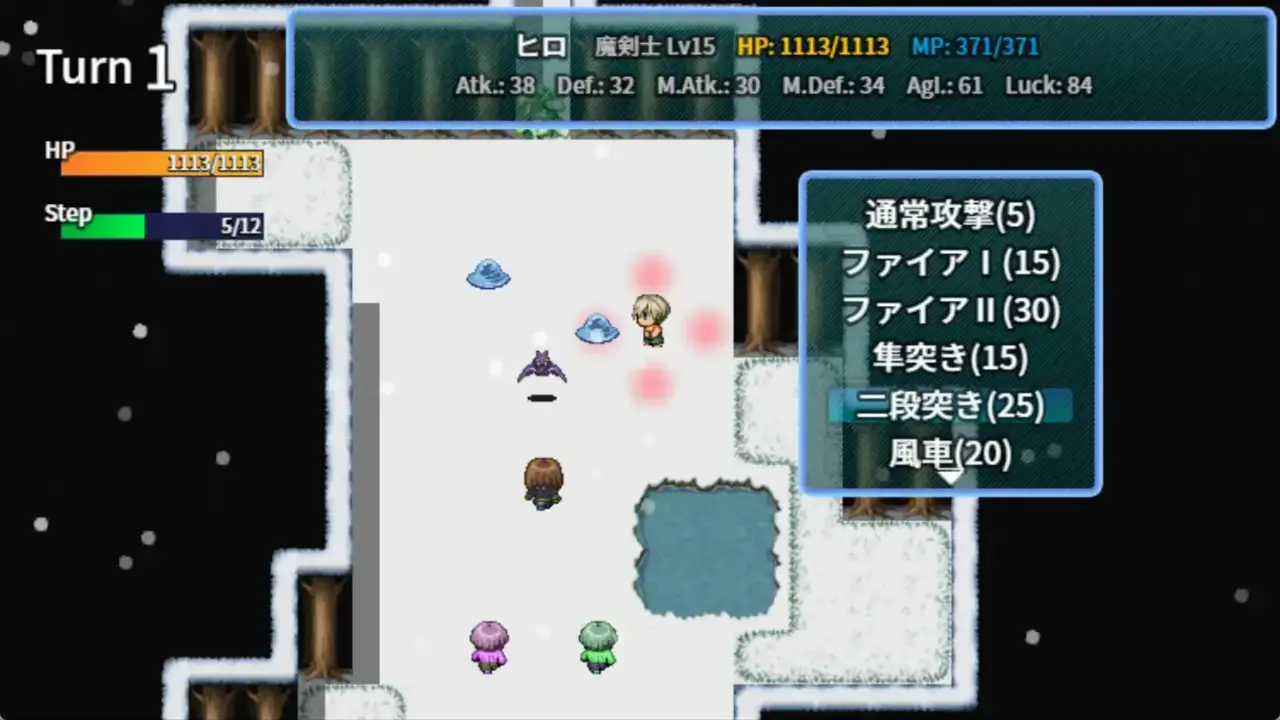Pick ファイア II (30) from skill list
Viewport: 1280px width, 720px height.
click(x=950, y=311)
